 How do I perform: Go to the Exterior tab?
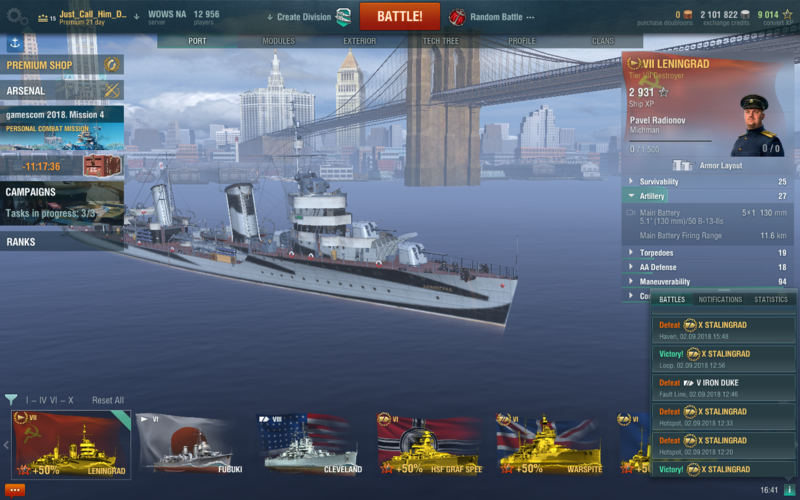point(359,41)
